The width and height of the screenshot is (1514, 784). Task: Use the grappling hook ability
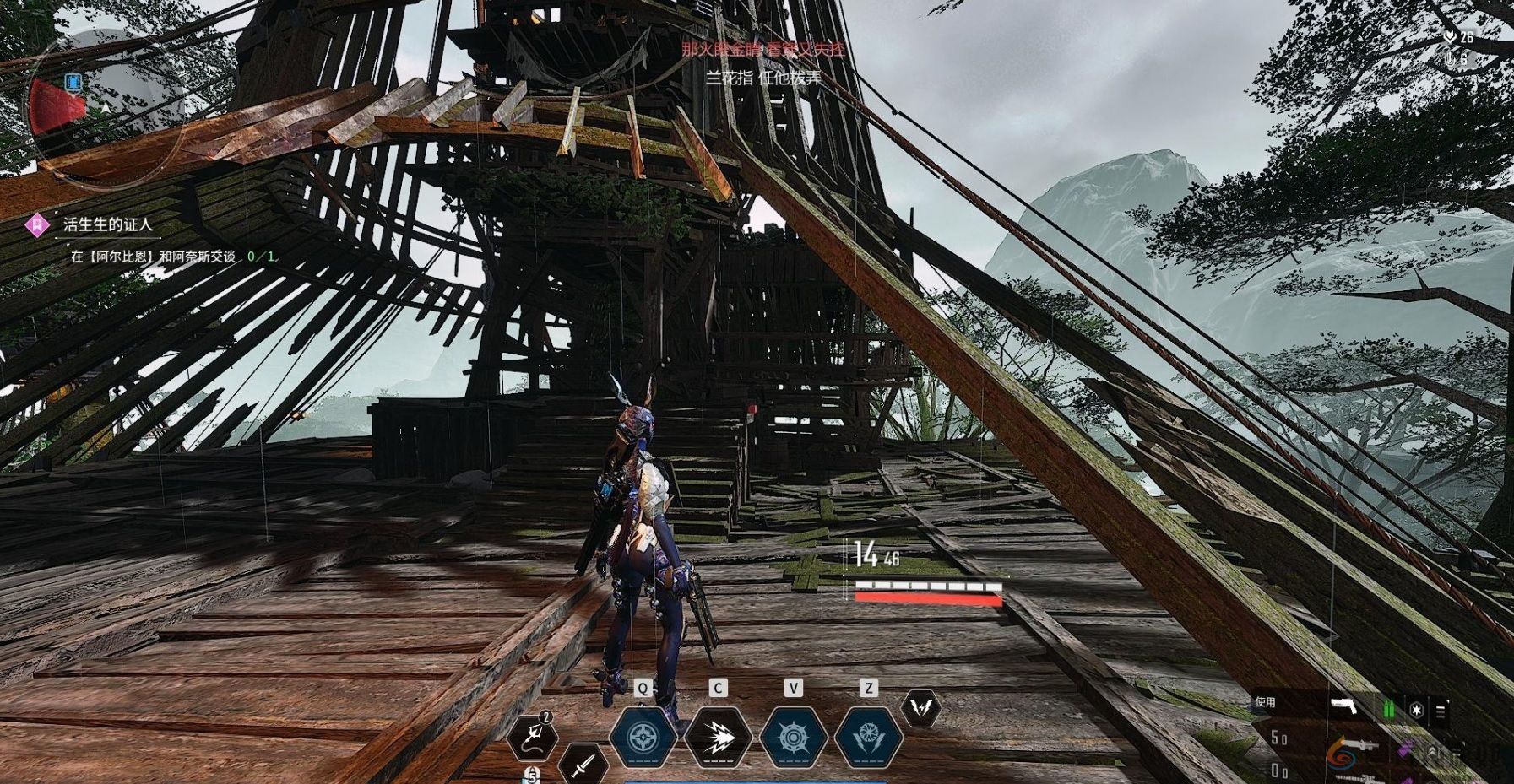[x=533, y=735]
